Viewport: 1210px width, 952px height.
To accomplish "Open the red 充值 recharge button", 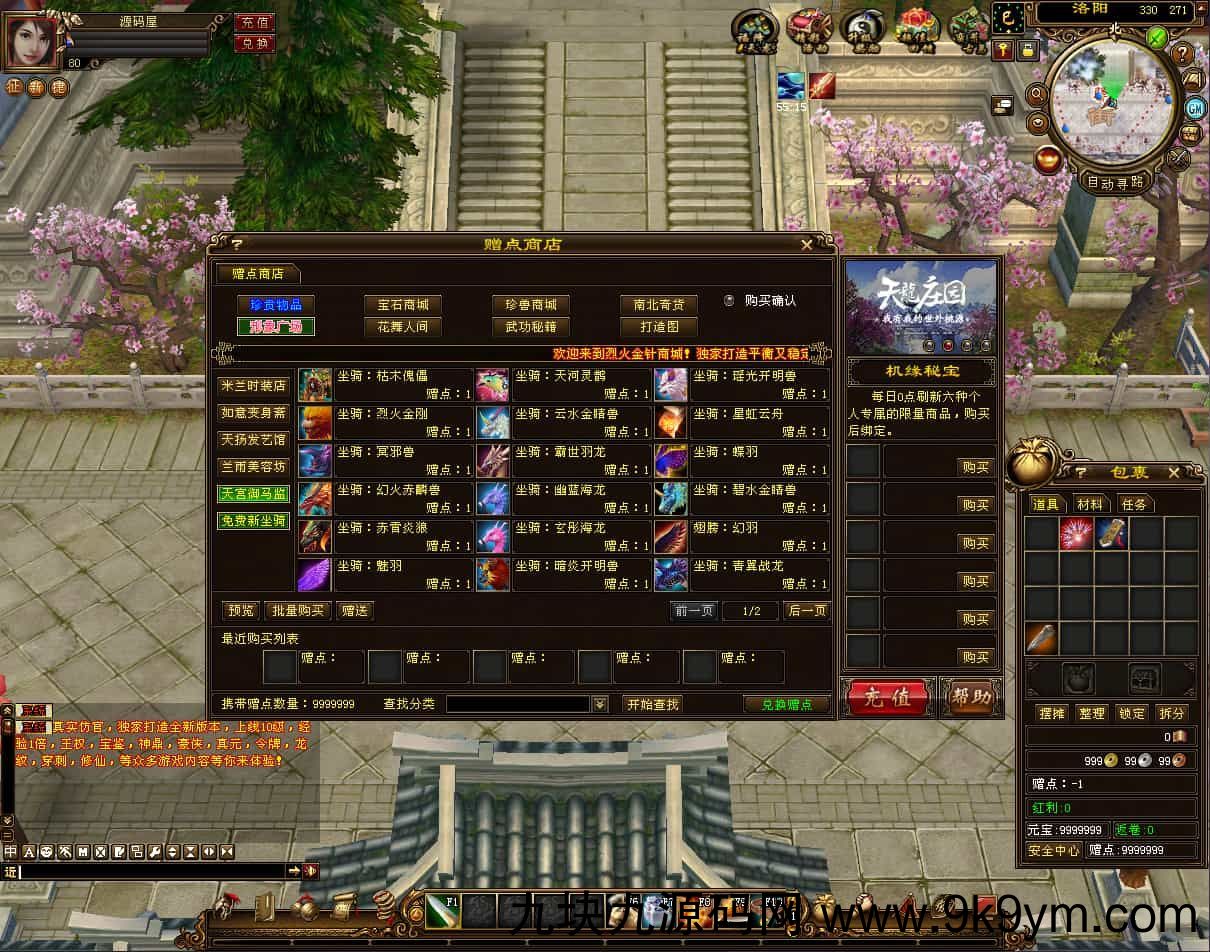I will click(886, 697).
